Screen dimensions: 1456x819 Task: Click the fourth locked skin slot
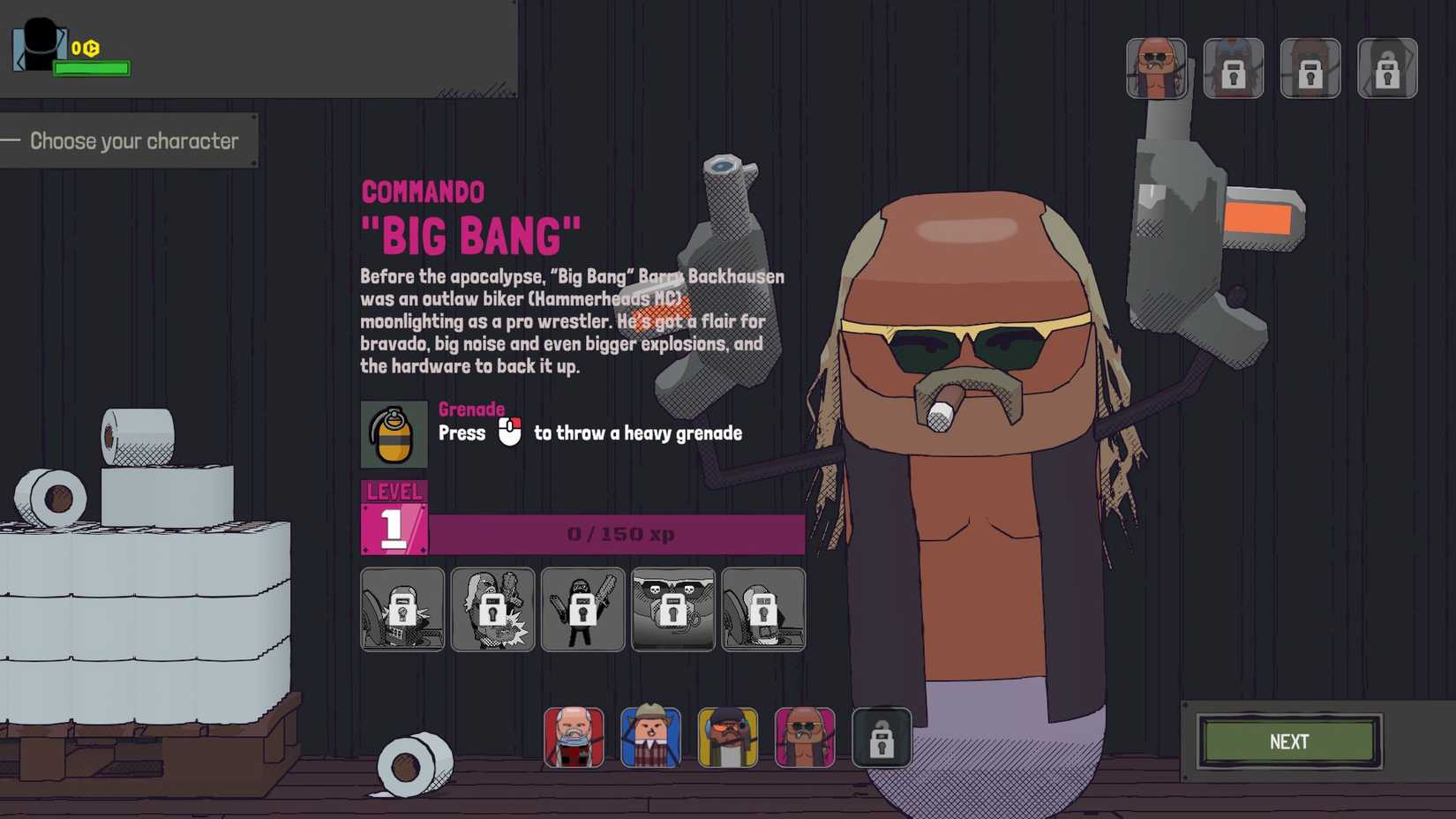[x=1386, y=68]
